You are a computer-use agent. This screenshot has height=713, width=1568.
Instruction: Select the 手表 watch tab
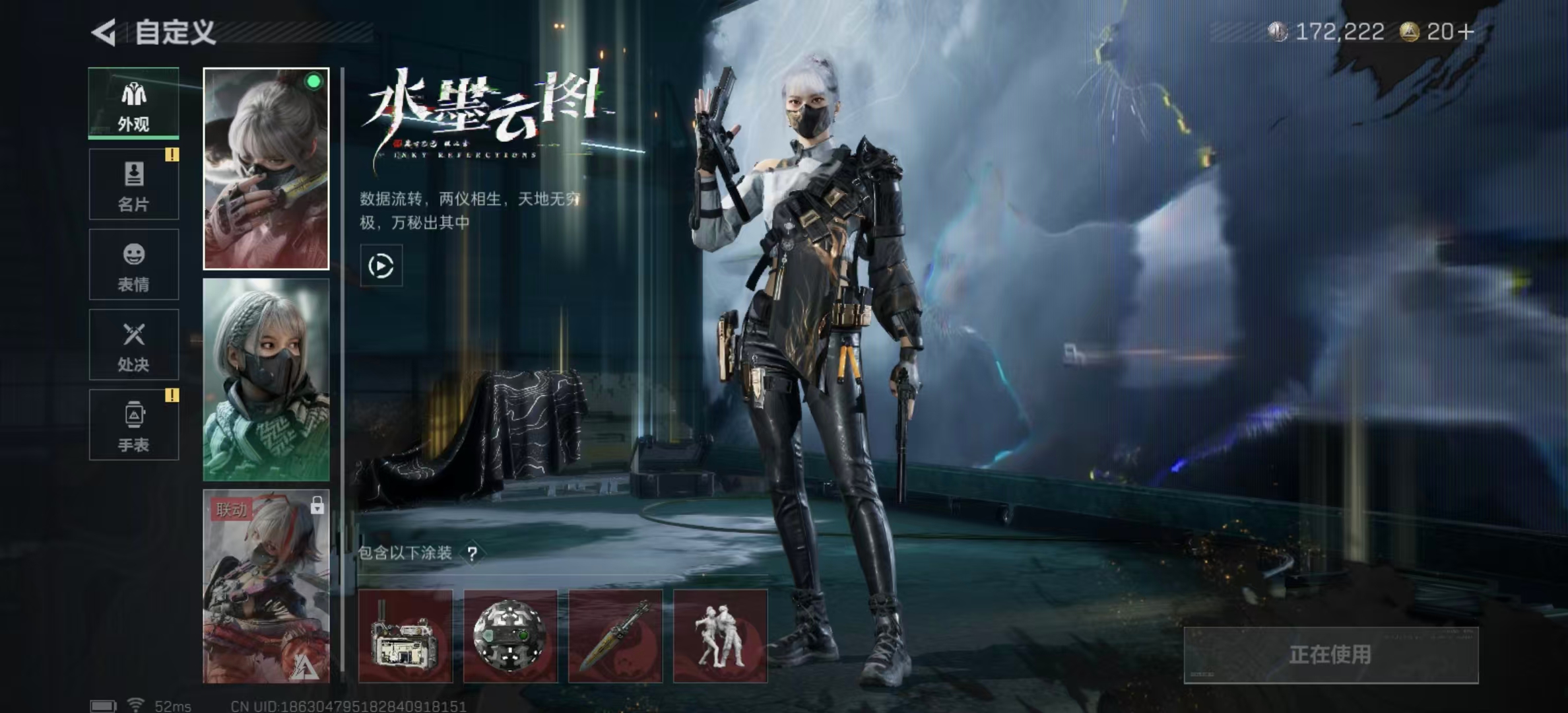(x=134, y=424)
